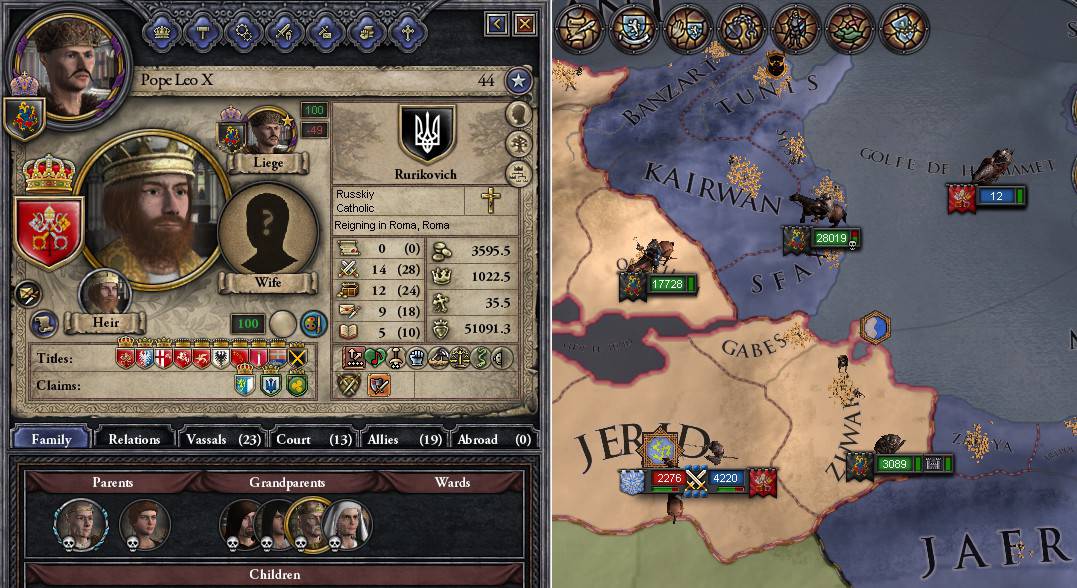
Task: Open the Vassals tab
Action: [x=220, y=439]
